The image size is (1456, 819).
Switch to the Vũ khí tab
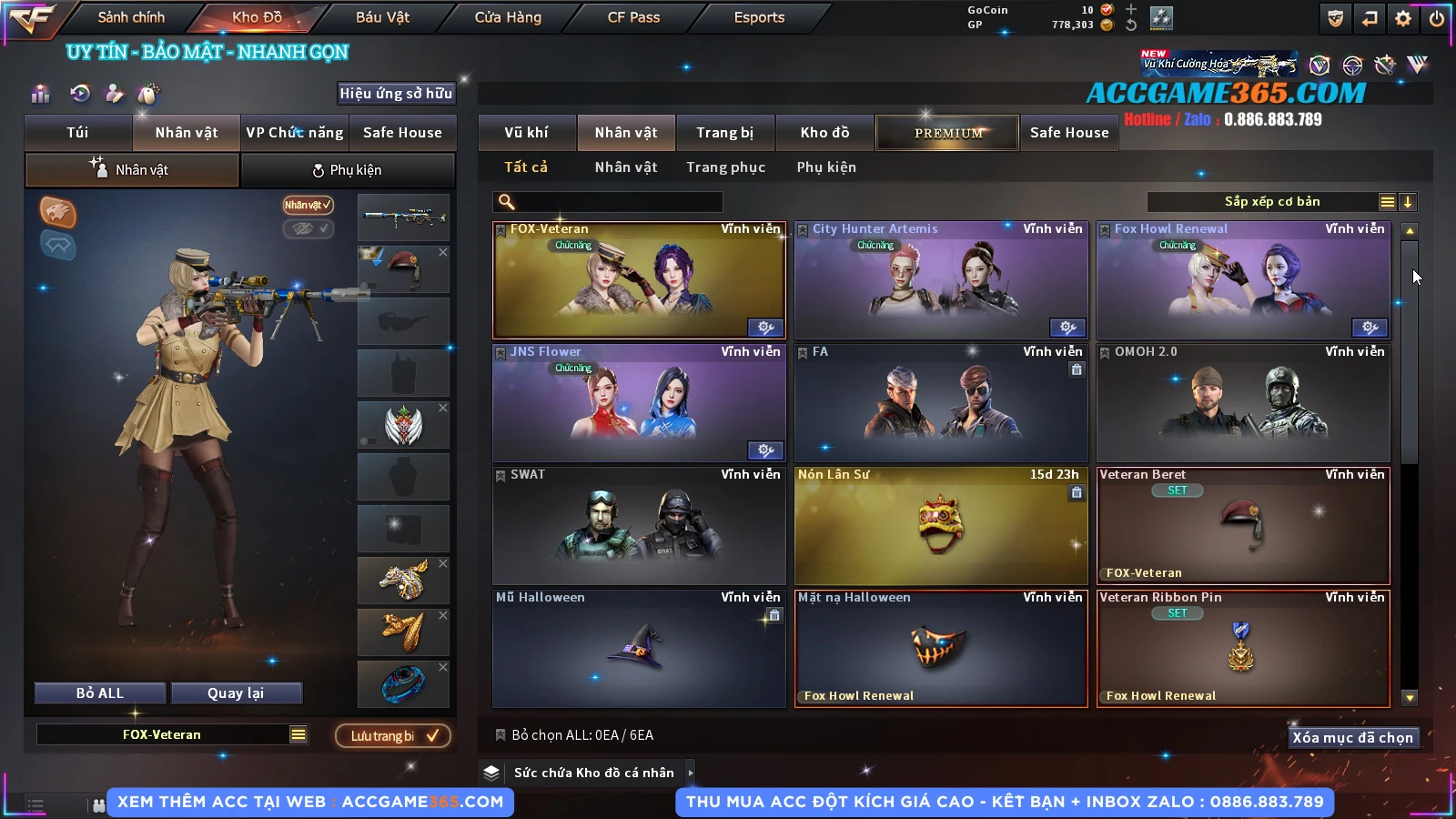click(526, 133)
